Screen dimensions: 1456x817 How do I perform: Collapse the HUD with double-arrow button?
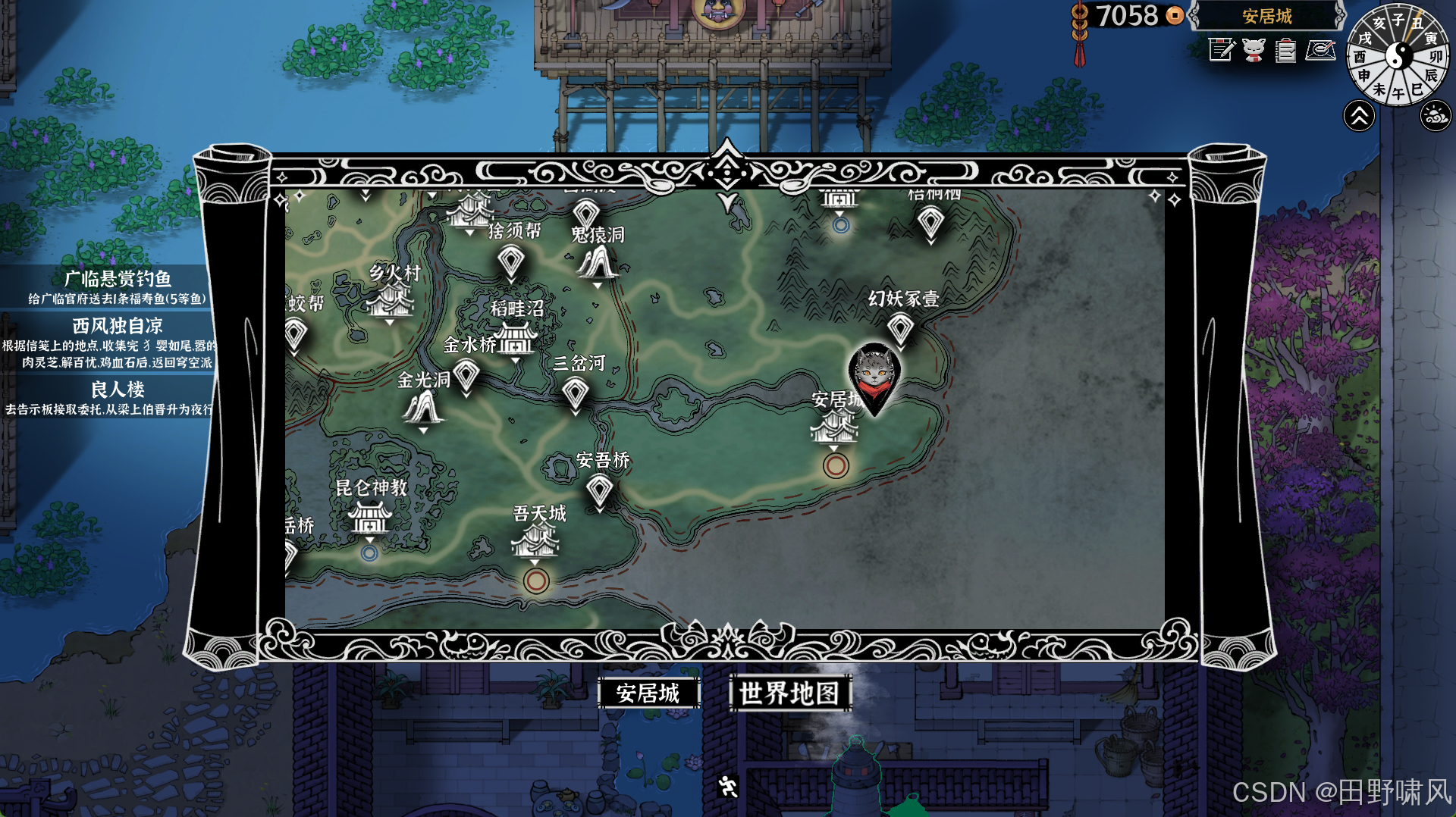pos(1359,117)
